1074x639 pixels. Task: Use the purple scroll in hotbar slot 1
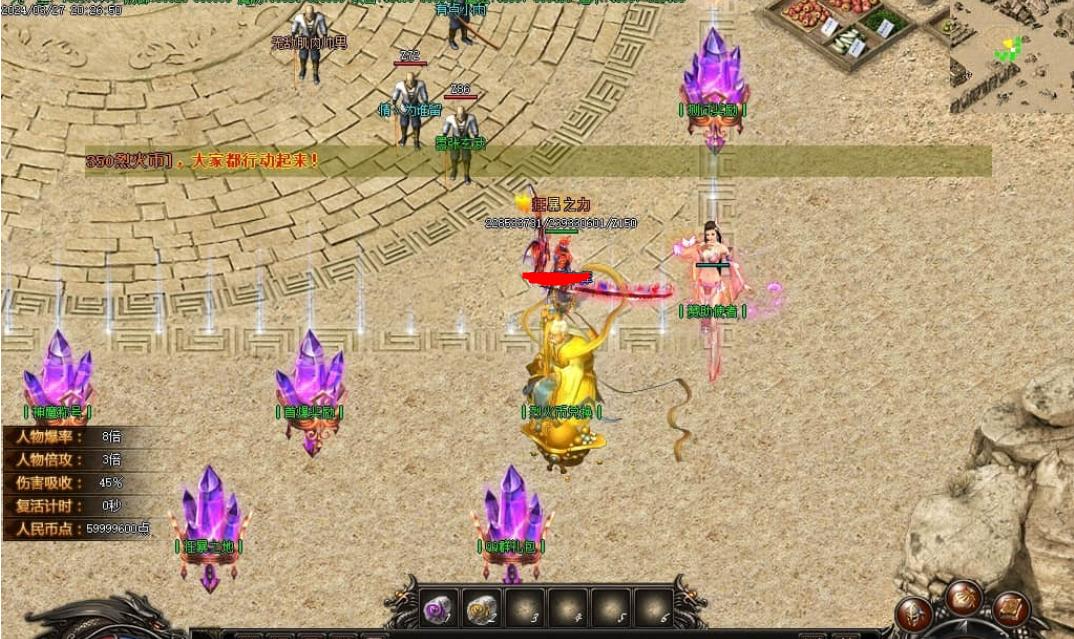click(x=437, y=608)
